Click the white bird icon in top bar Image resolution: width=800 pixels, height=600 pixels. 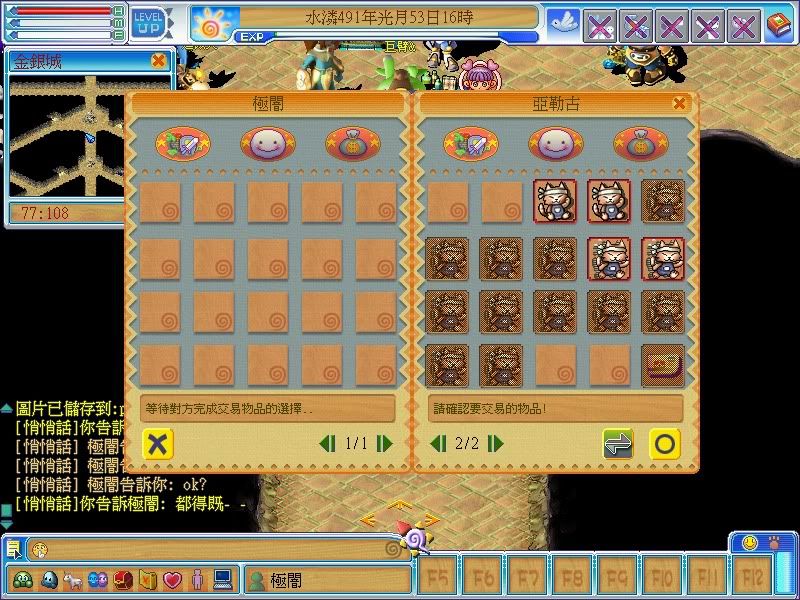point(562,23)
